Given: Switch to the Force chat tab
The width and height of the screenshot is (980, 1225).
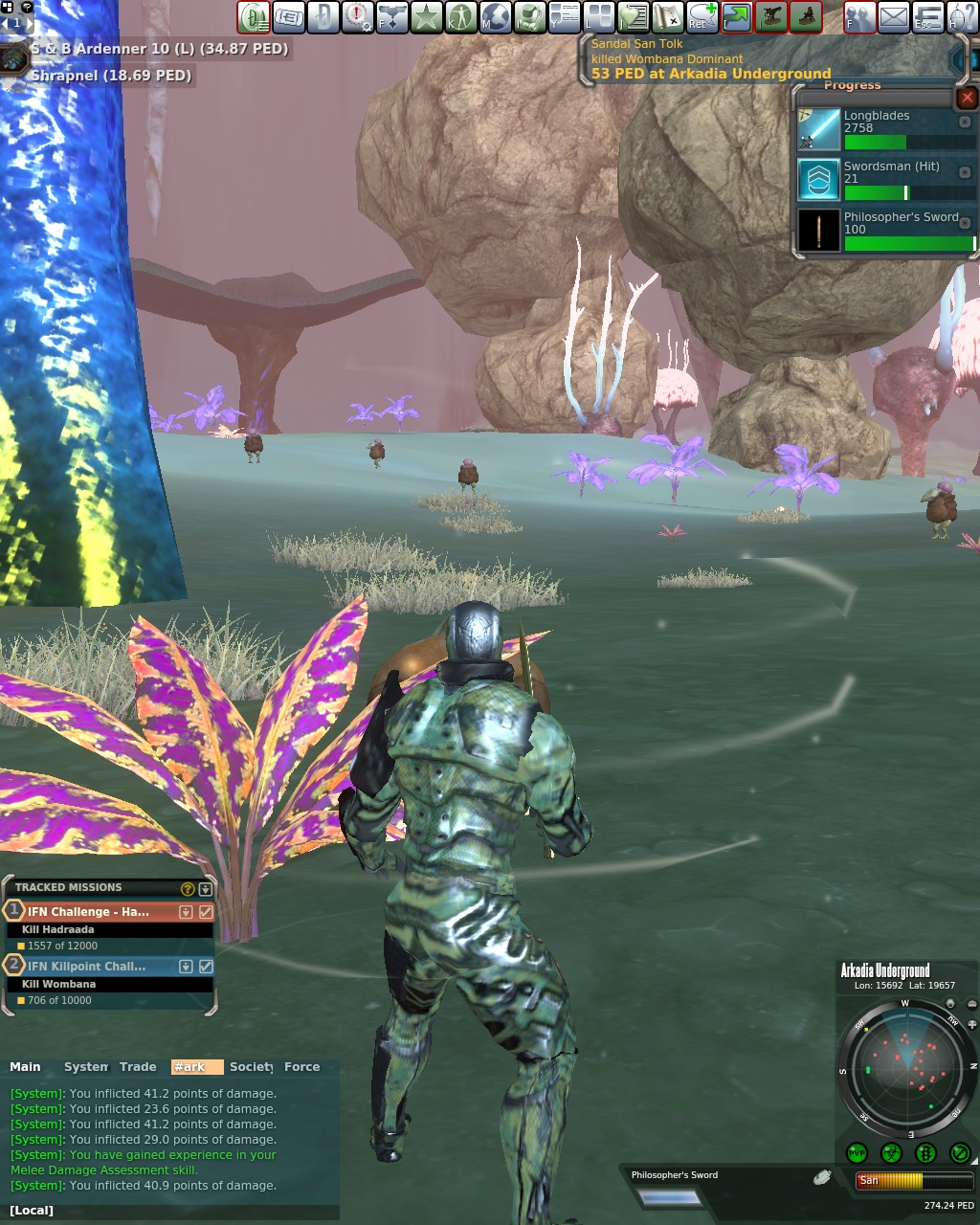Looking at the screenshot, I should (301, 1067).
